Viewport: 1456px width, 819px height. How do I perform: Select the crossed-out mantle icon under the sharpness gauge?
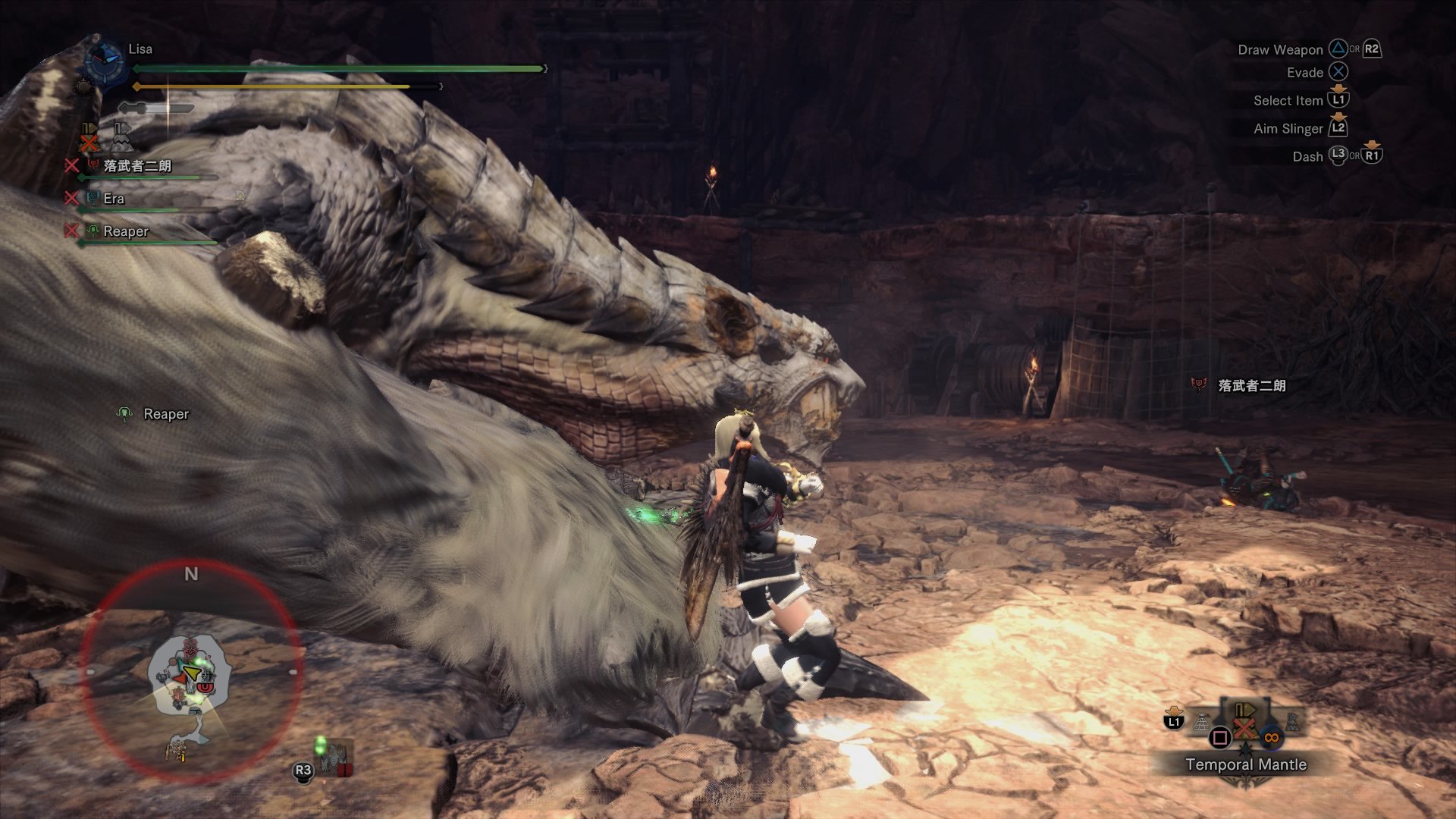(x=89, y=138)
